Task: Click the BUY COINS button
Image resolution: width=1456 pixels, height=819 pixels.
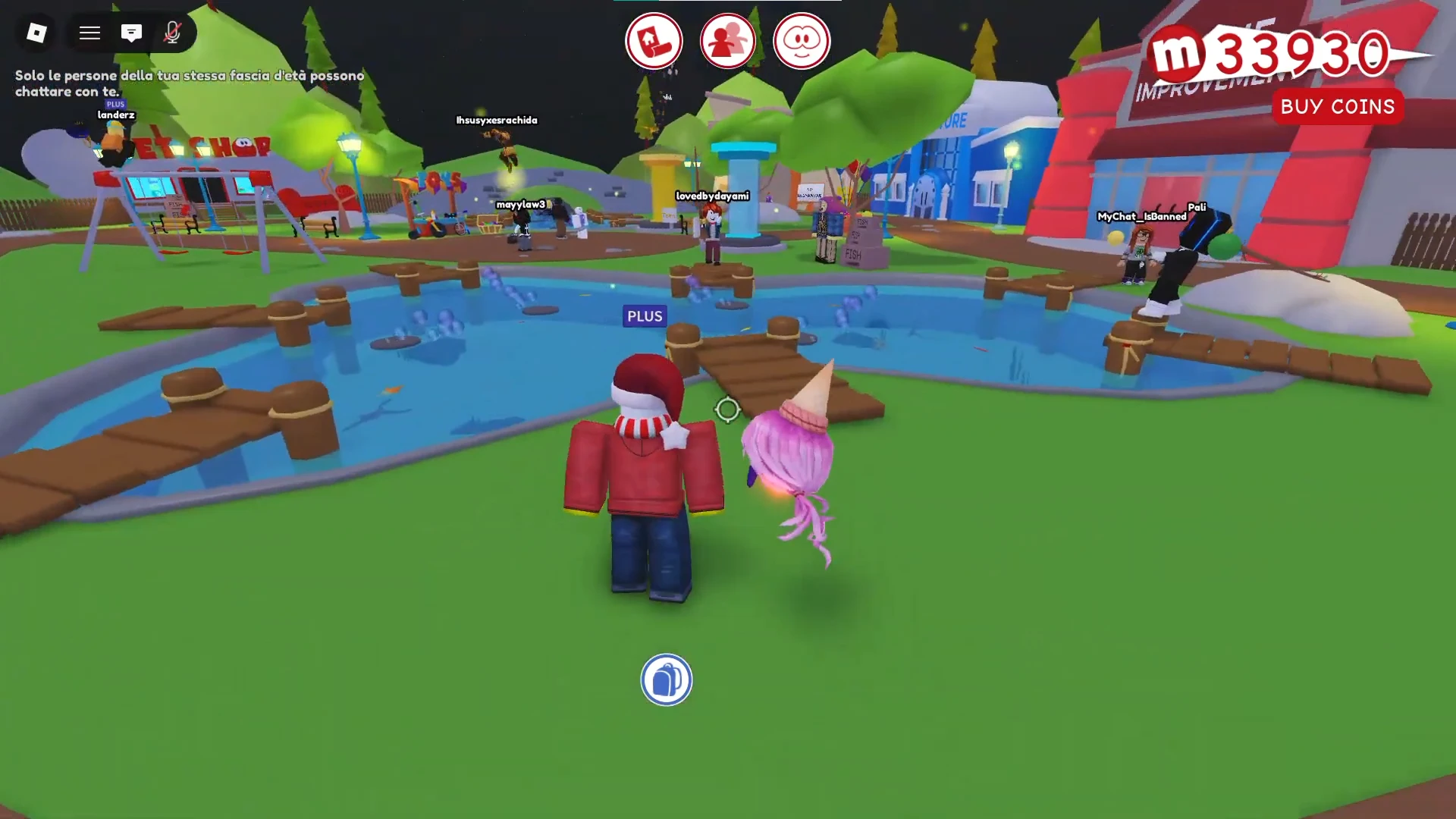Action: coord(1338,106)
